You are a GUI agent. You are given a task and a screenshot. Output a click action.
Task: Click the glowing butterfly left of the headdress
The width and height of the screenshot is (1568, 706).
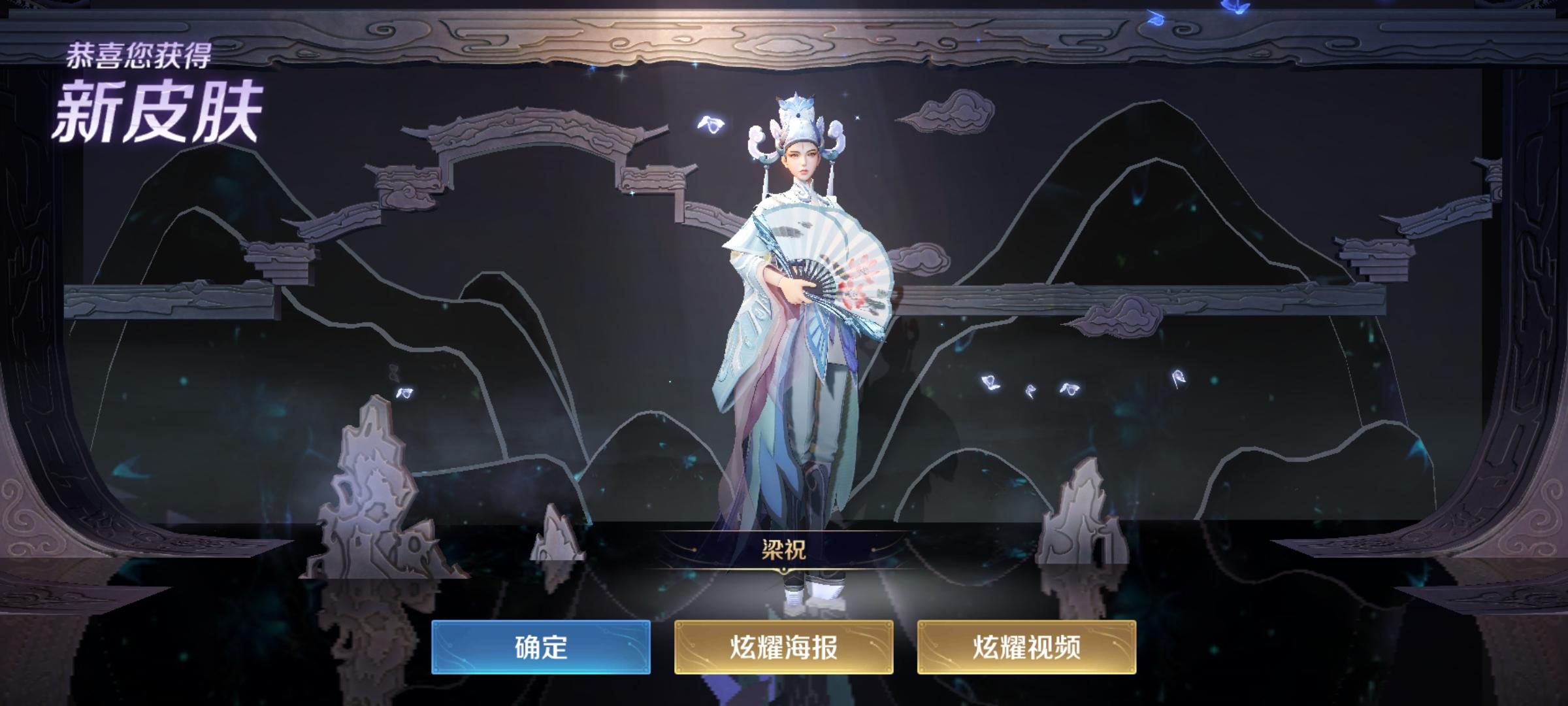(x=709, y=121)
